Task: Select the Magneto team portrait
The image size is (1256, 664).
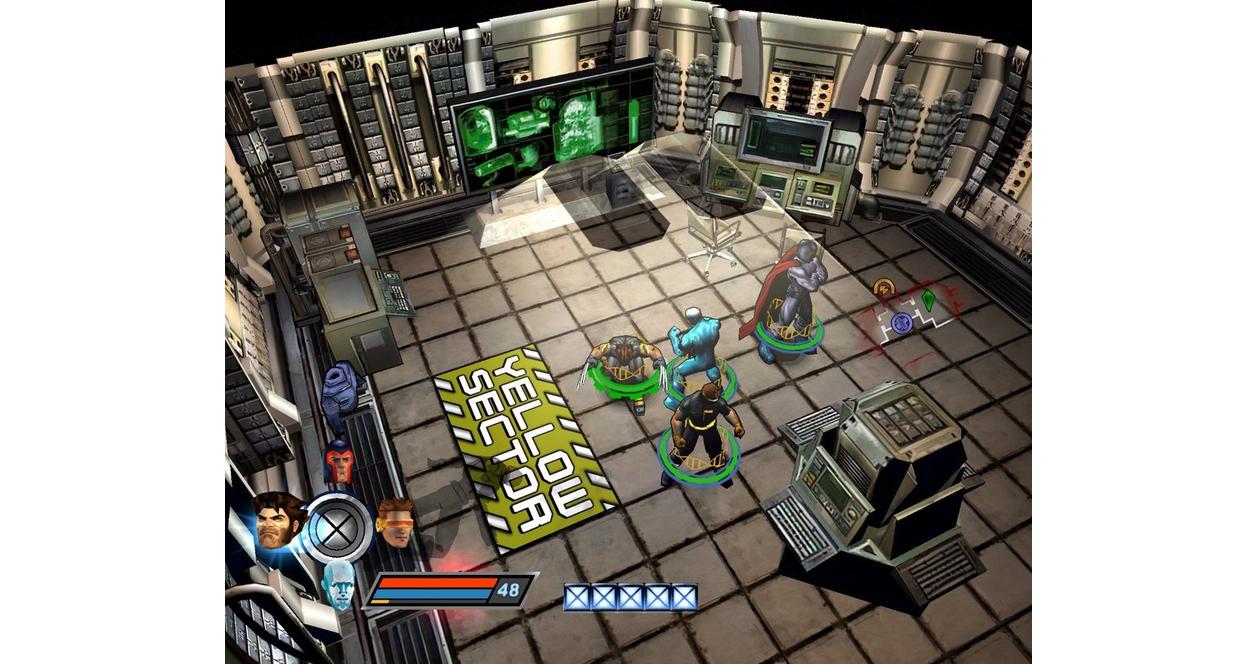Action: (339, 463)
